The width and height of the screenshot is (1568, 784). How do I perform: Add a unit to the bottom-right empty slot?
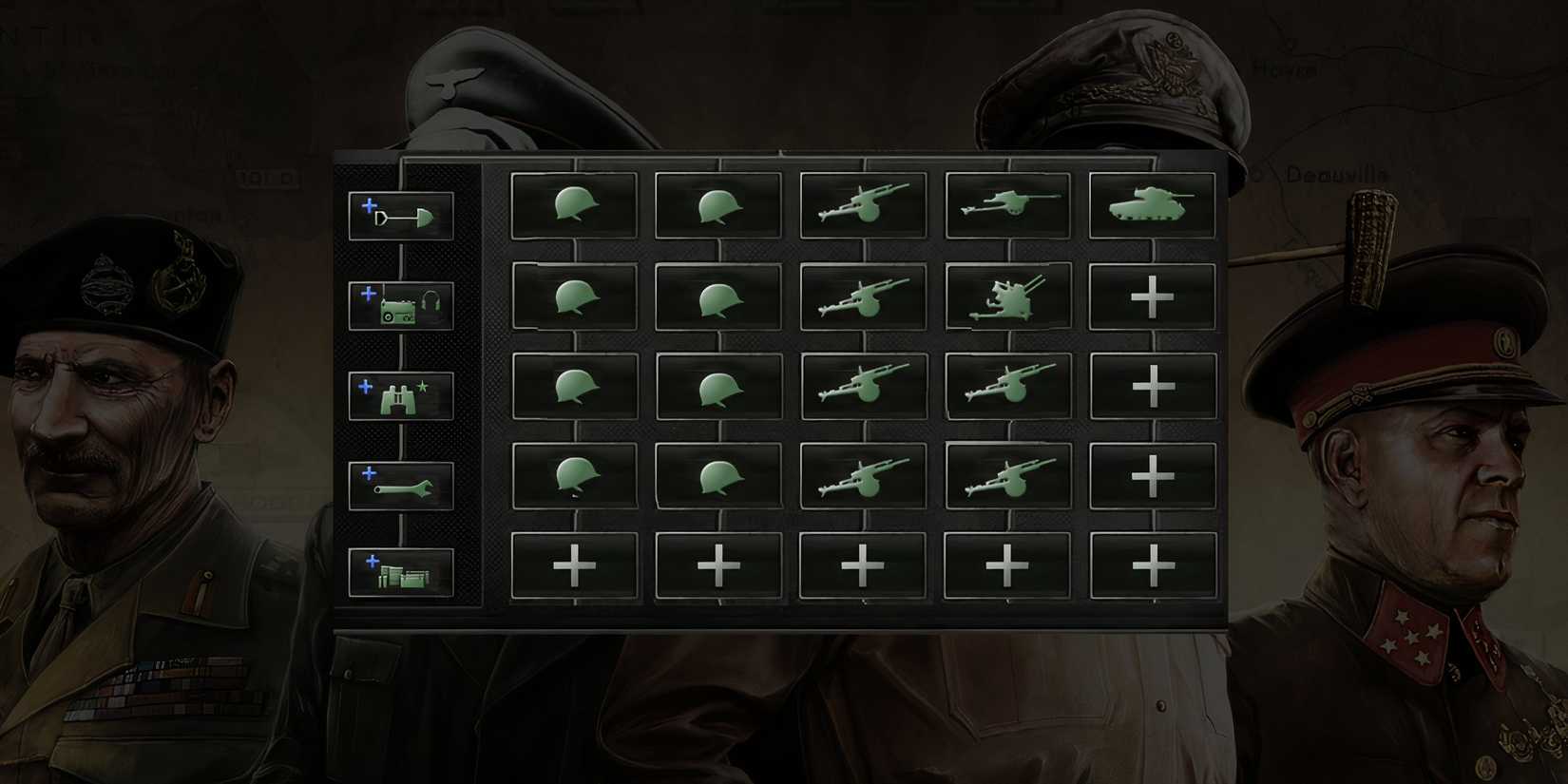coord(1153,564)
